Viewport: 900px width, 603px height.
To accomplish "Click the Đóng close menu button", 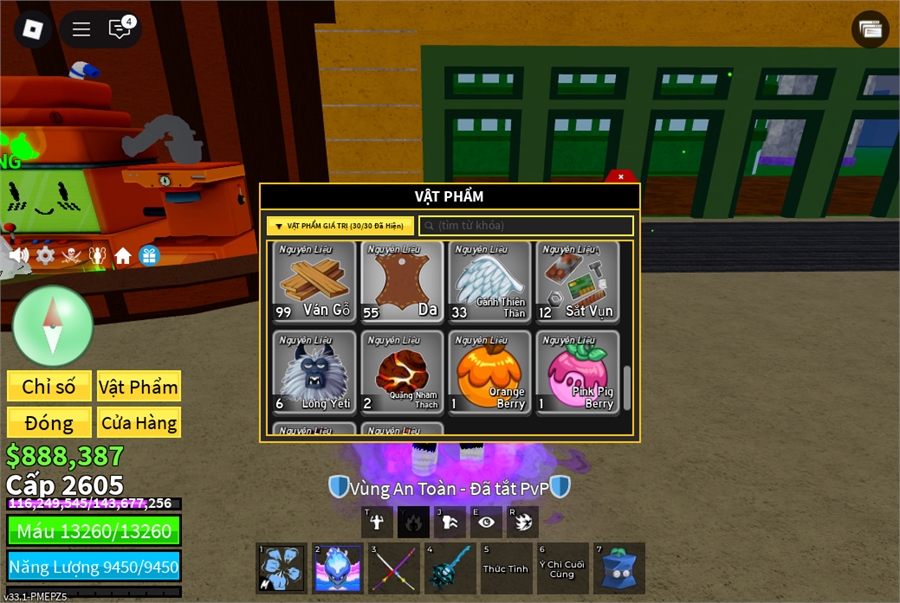I will click(49, 423).
